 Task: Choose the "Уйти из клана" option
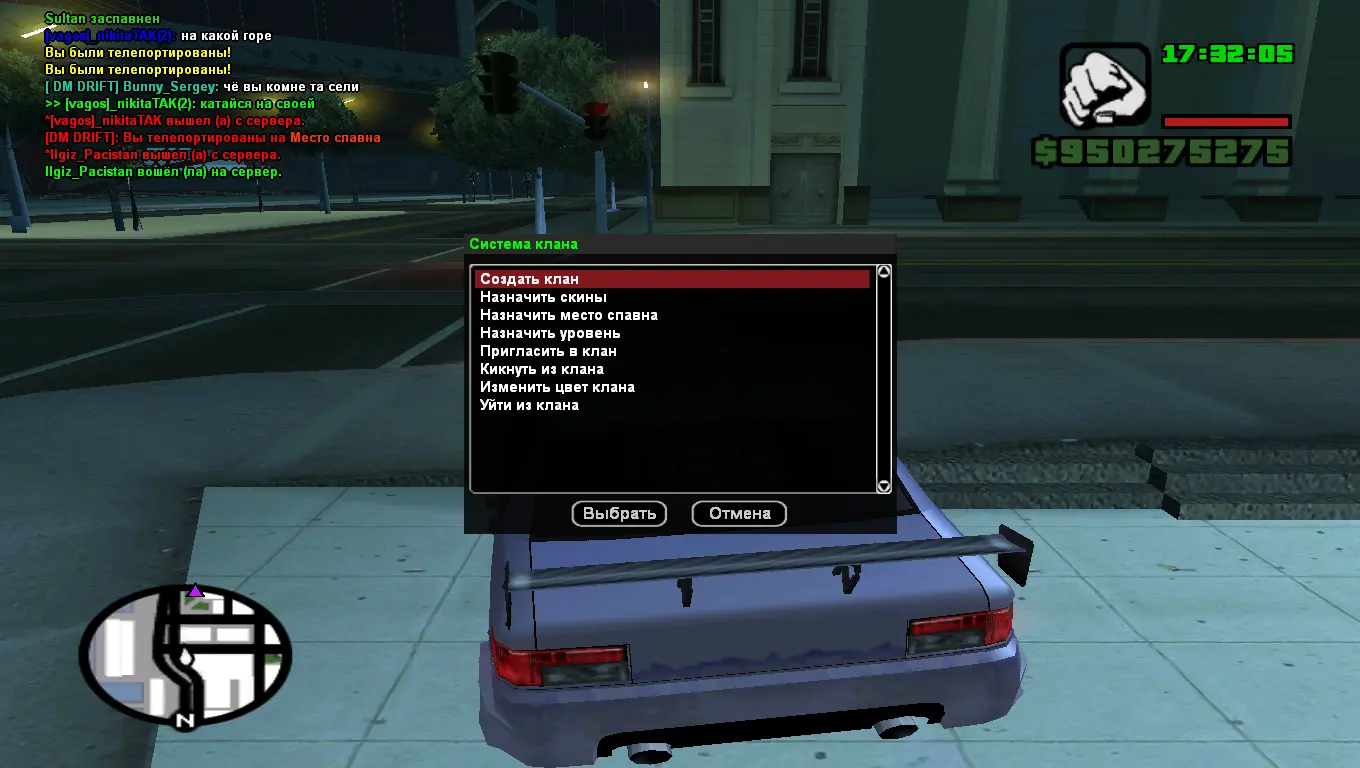click(529, 405)
